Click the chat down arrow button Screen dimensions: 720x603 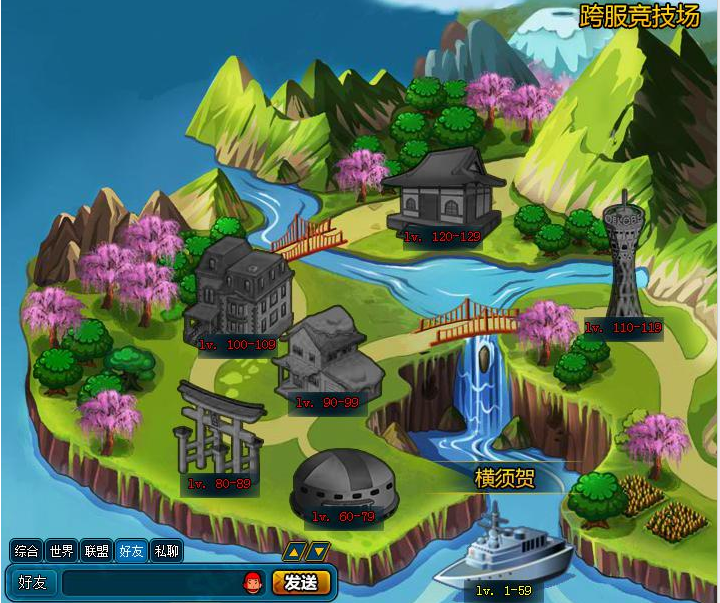318,551
